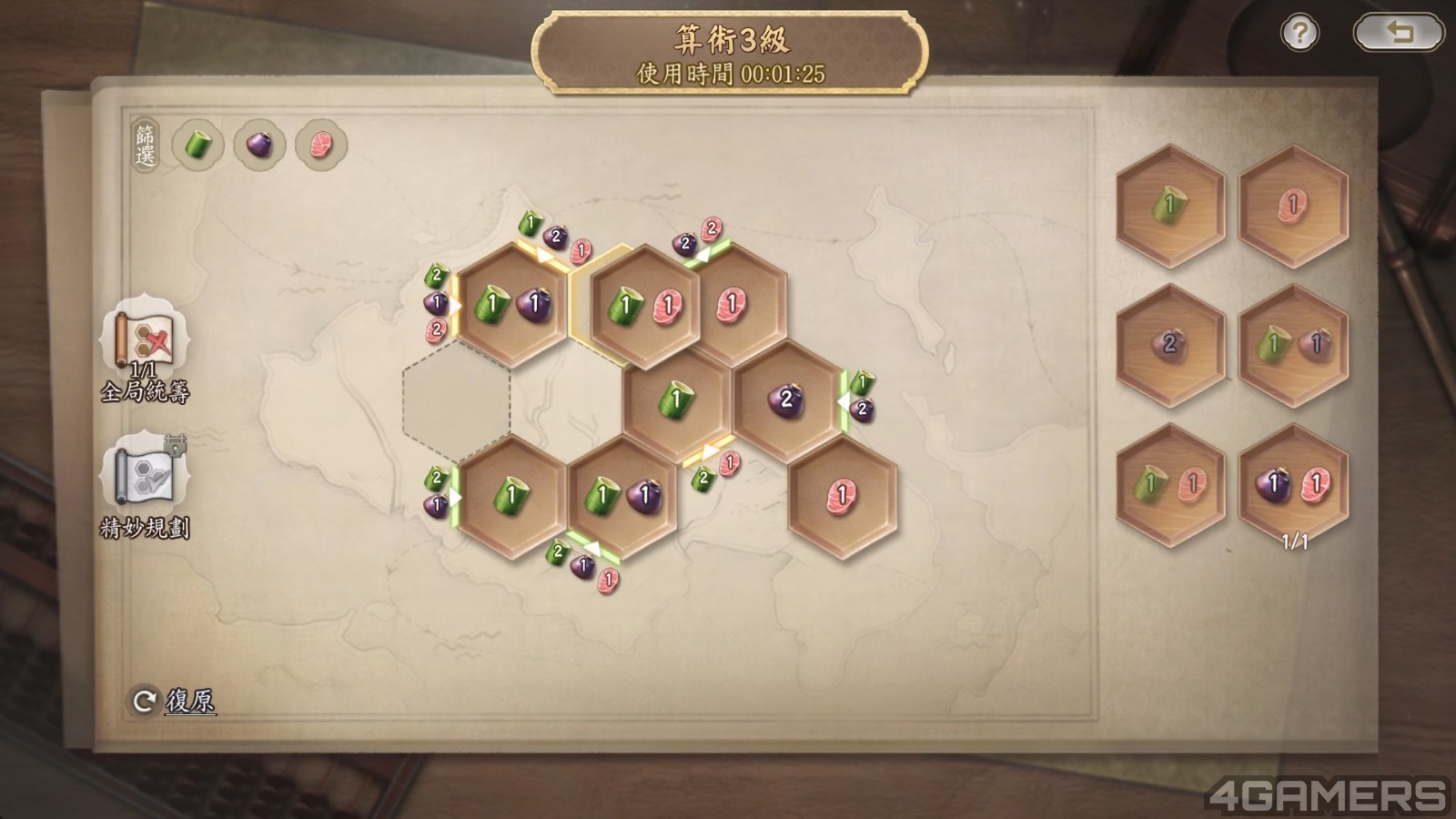Select the single meat tile in tray

click(1293, 207)
